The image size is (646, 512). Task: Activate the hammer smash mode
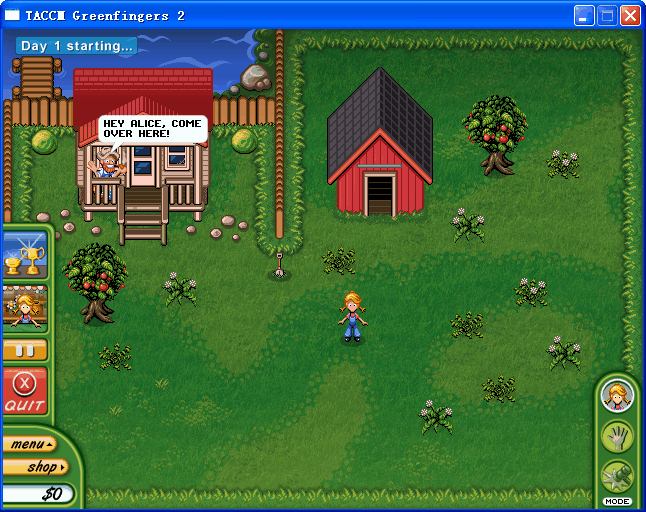pos(617,475)
